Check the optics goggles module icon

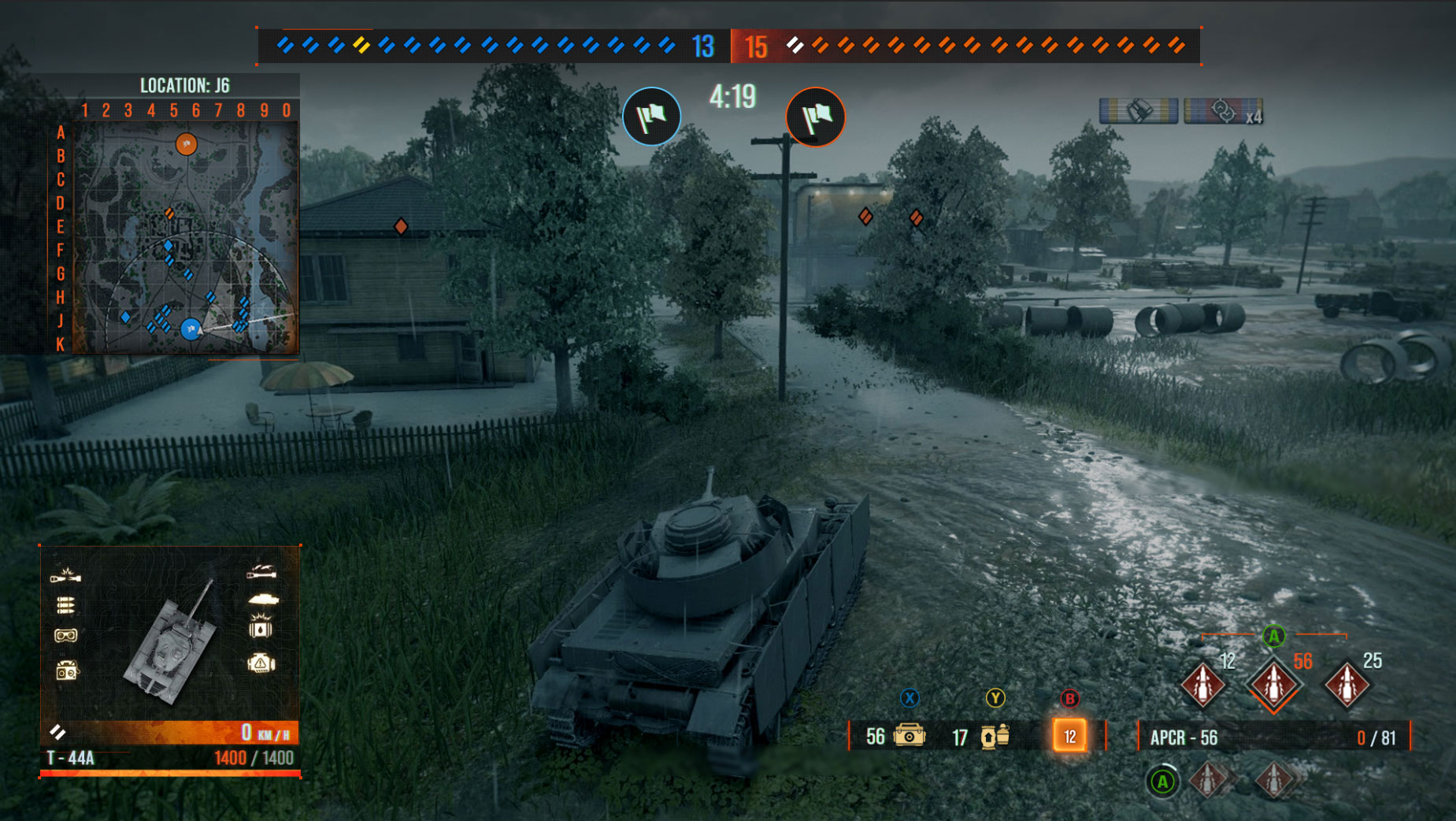[66, 635]
